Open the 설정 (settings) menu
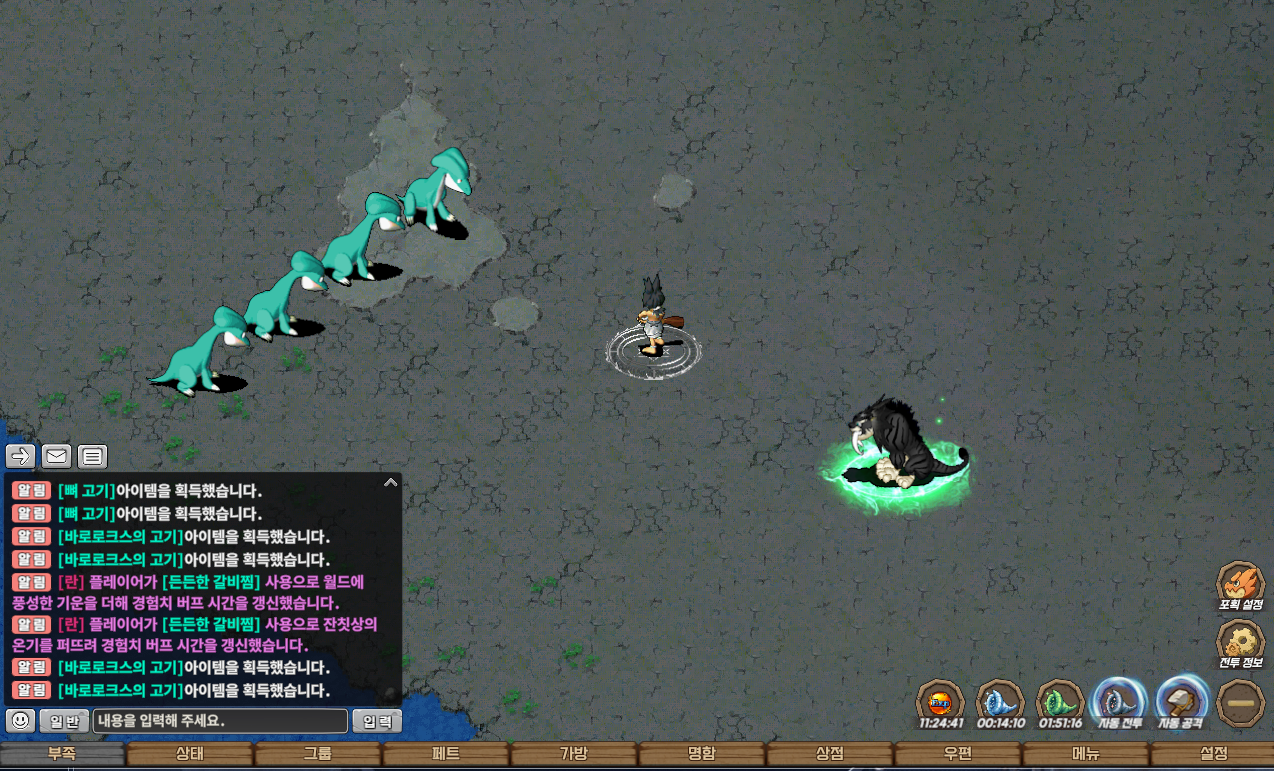 pos(1213,754)
